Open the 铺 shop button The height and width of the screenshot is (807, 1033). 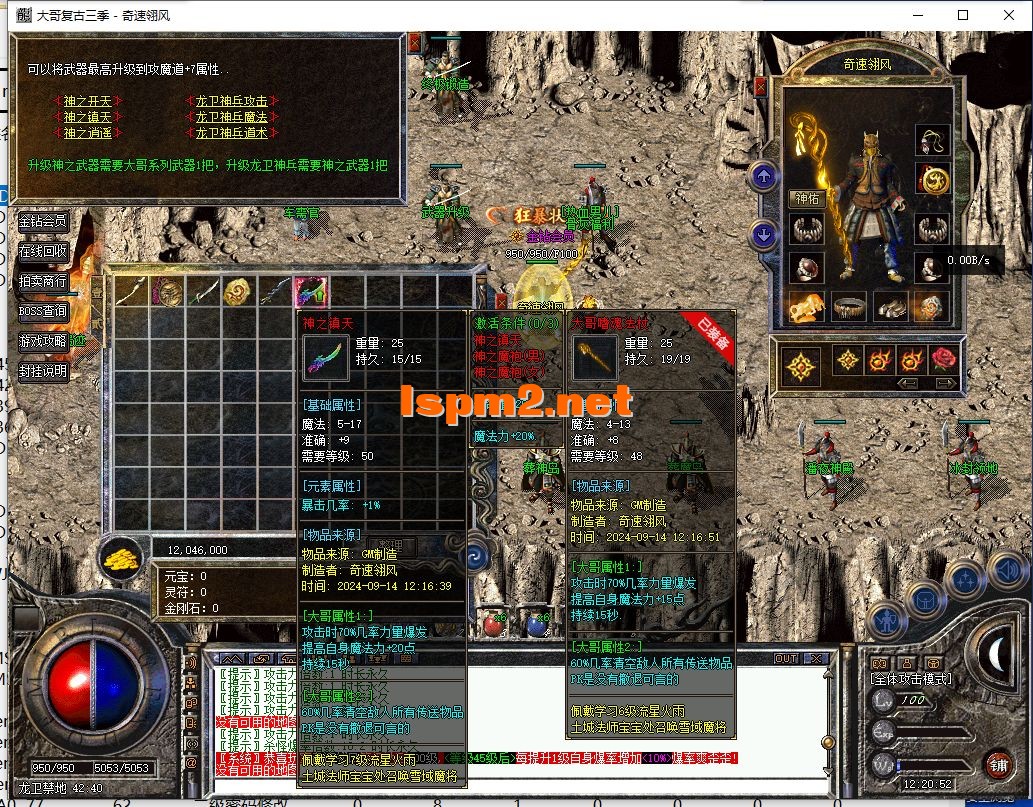pos(997,765)
